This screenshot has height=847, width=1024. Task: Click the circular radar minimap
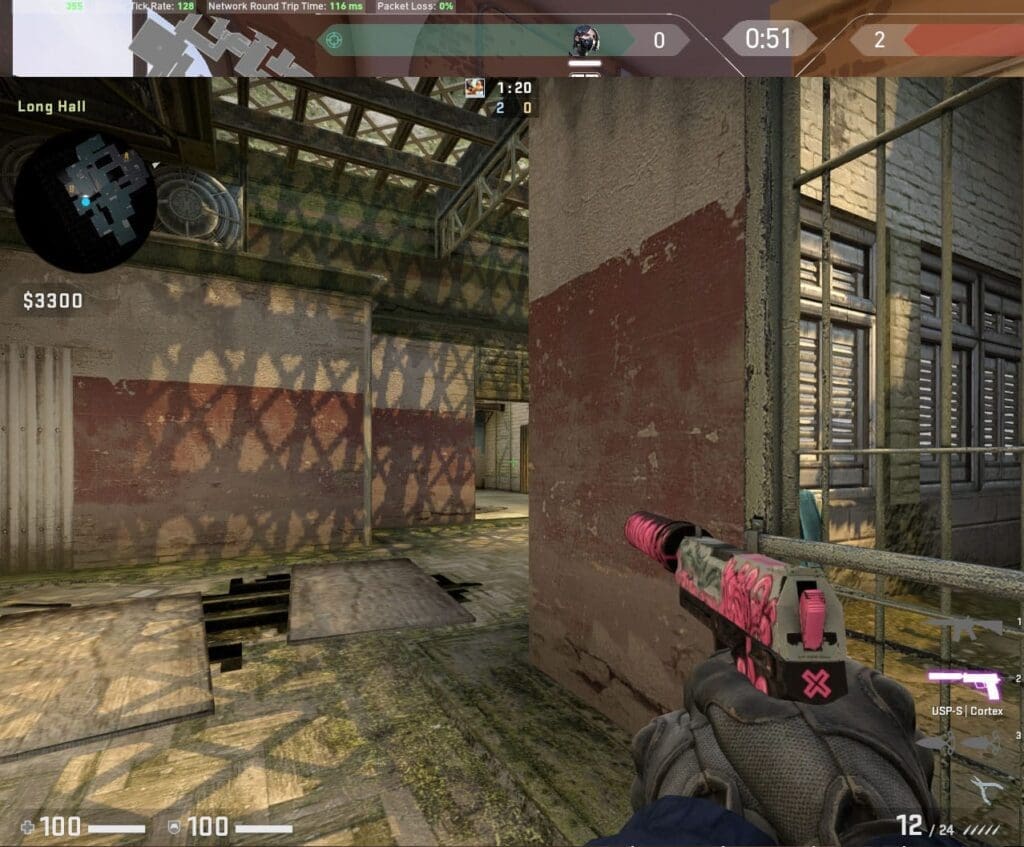click(85, 201)
